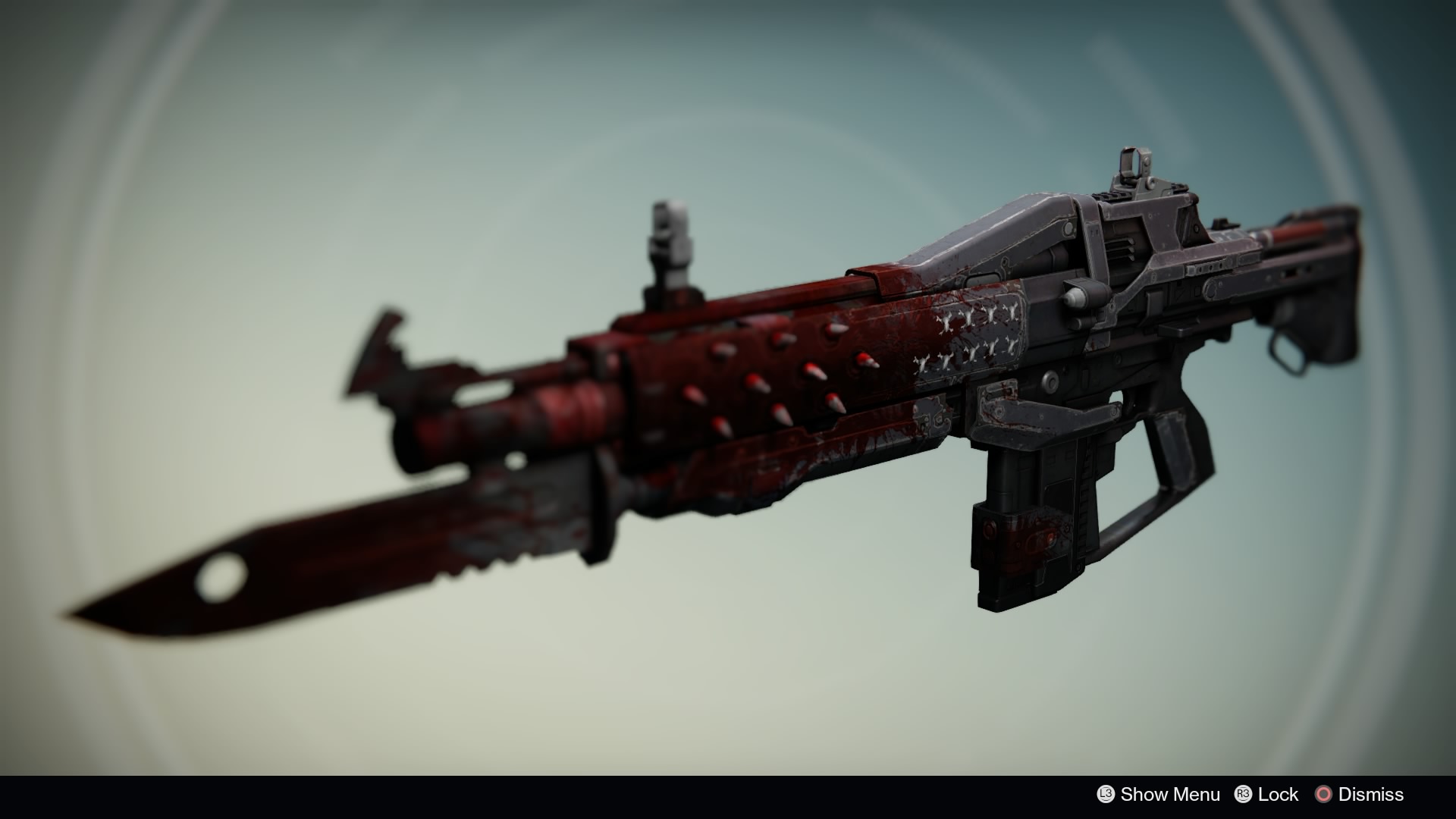The image size is (1456, 819).
Task: Click the R3 stick icon
Action: tap(1244, 795)
